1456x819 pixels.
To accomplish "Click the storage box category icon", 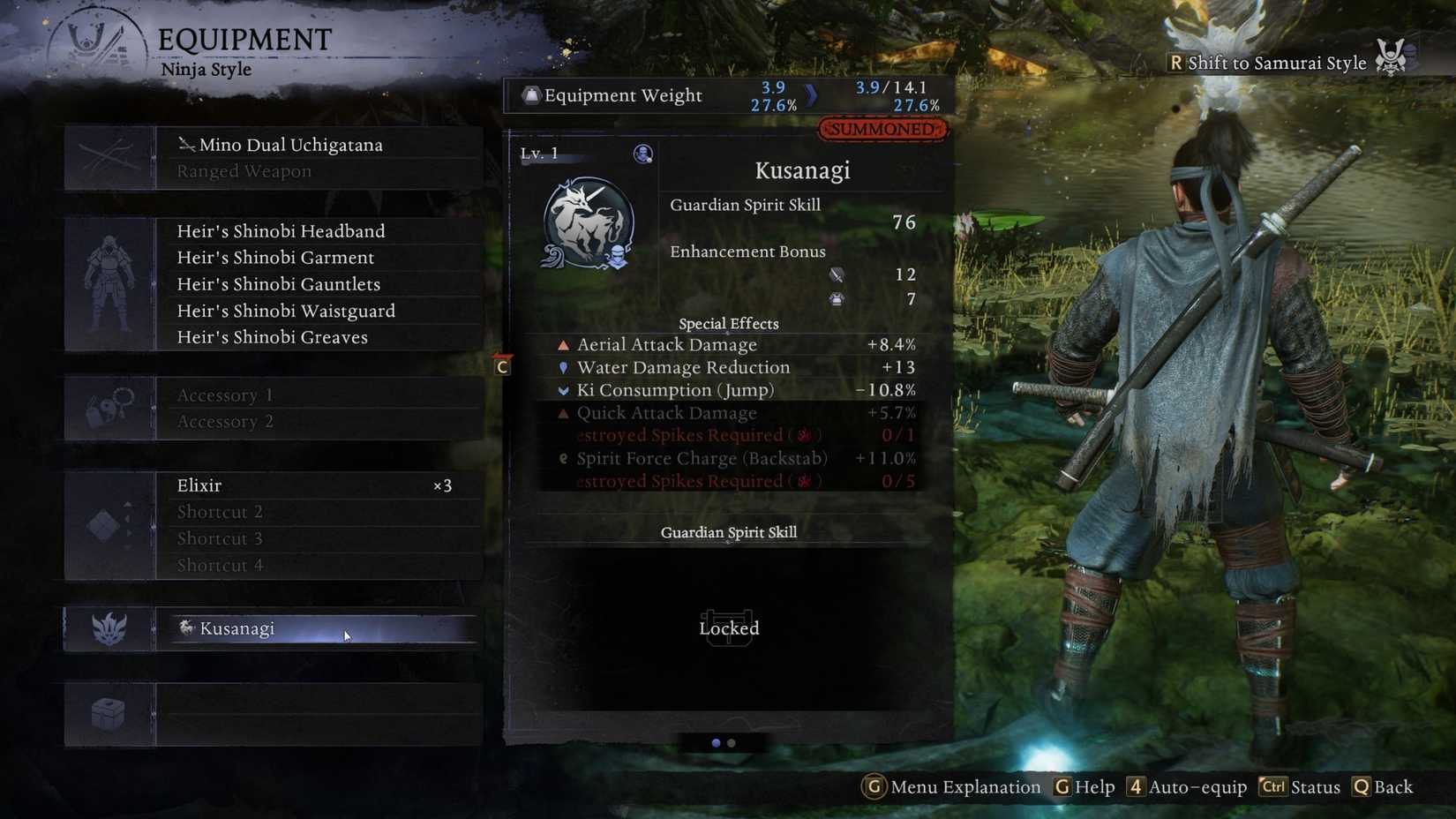I will point(109,713).
